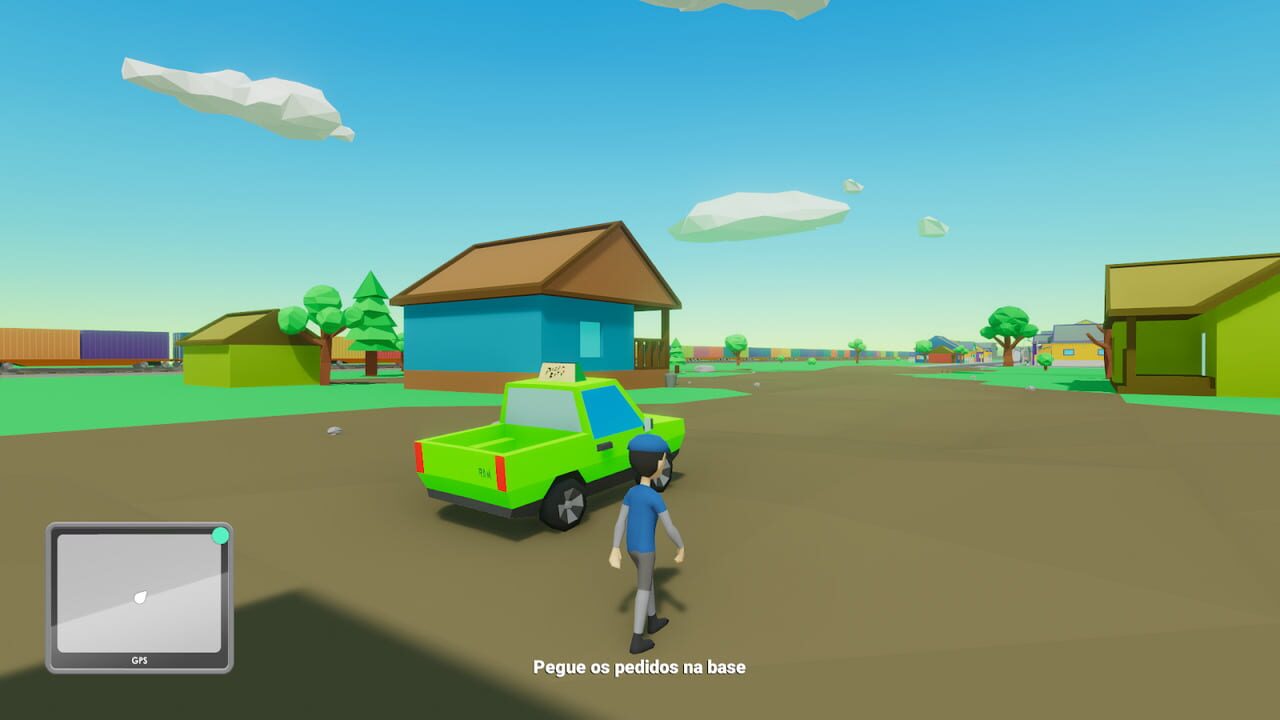Open the blue house front door area
The width and height of the screenshot is (1280, 720).
pos(650,350)
